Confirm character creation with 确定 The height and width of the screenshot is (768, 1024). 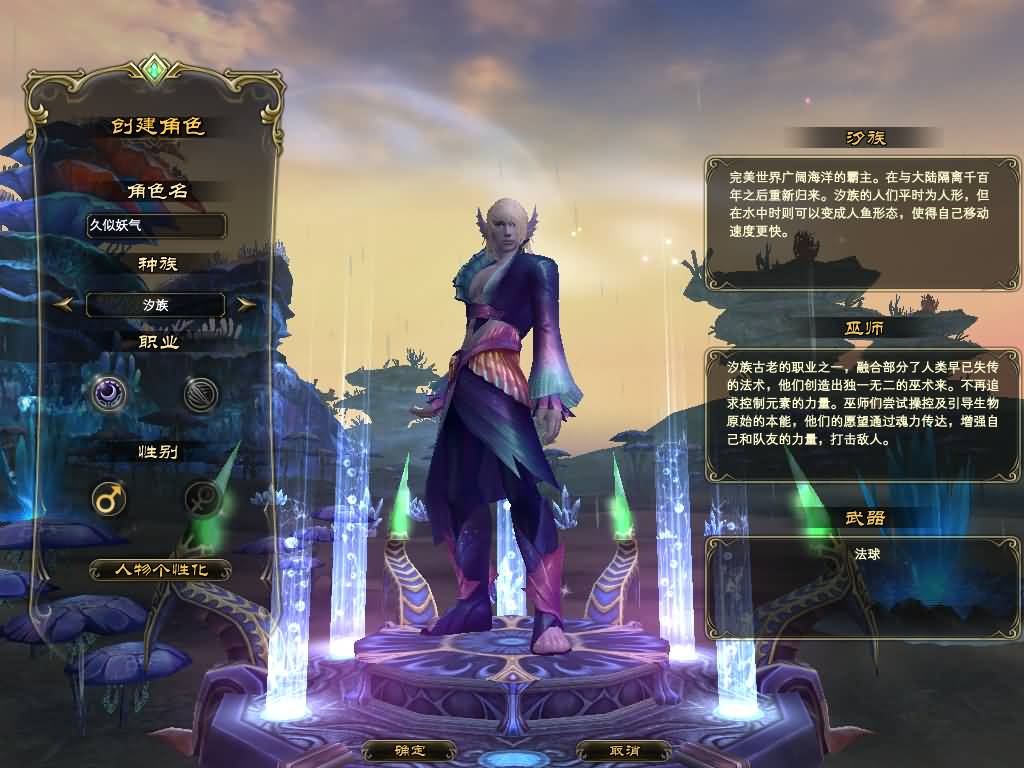[410, 750]
